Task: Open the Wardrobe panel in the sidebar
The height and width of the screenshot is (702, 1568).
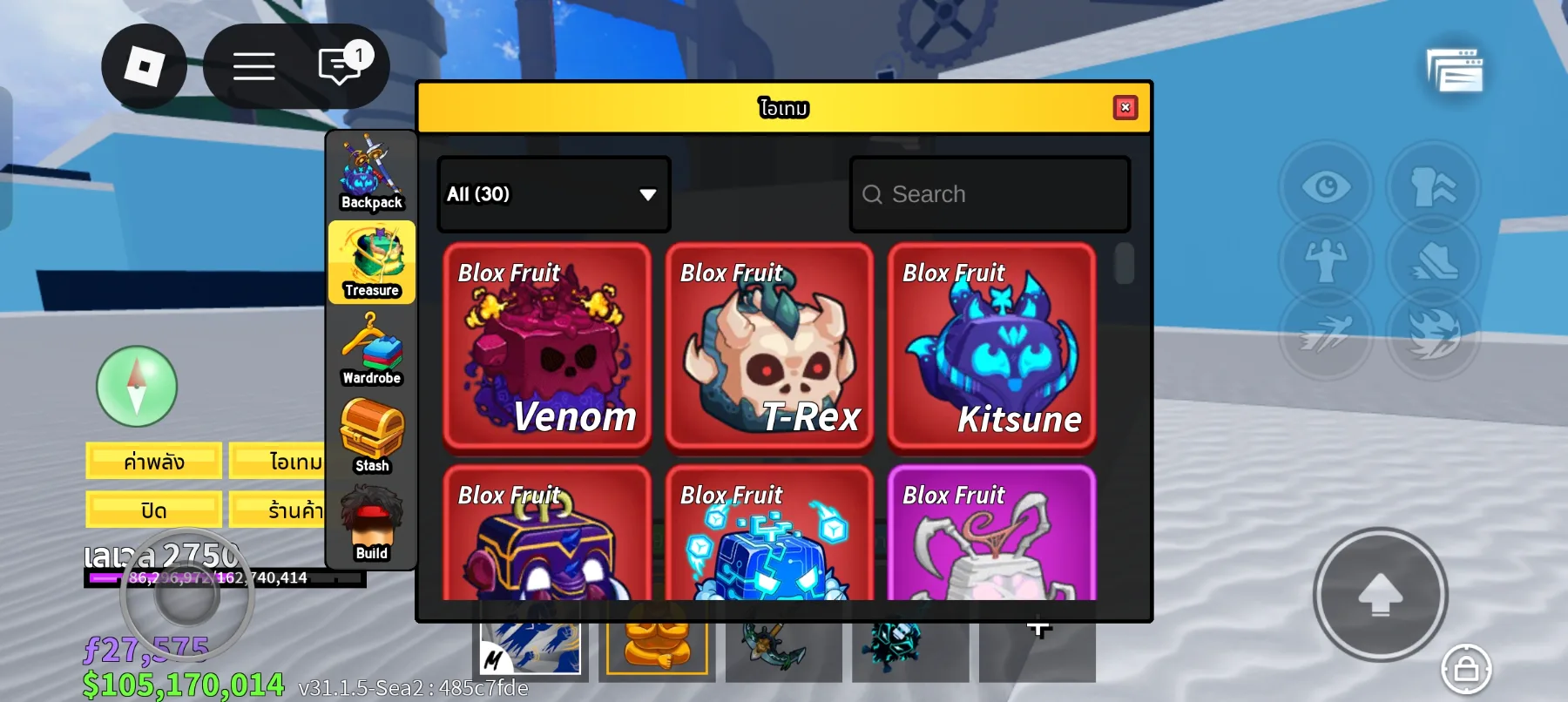Action: 371,348
